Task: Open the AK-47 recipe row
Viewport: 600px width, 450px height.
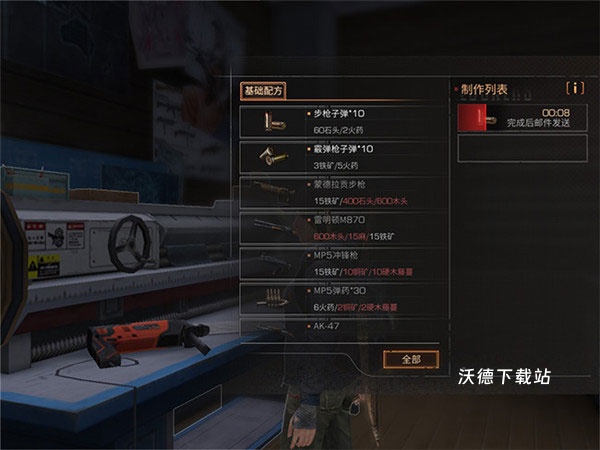Action: 340,327
